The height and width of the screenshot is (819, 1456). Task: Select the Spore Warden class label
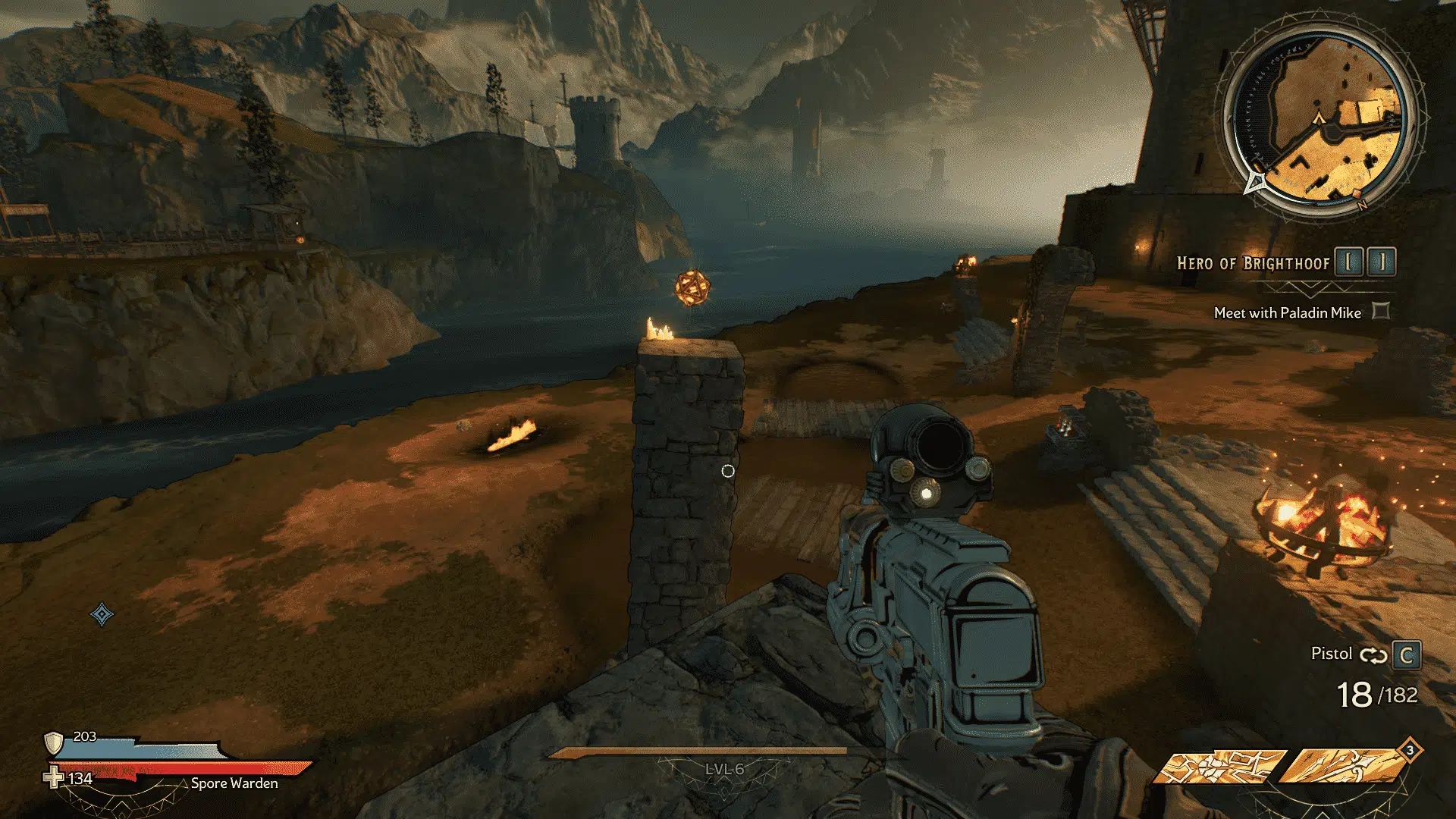point(234,783)
